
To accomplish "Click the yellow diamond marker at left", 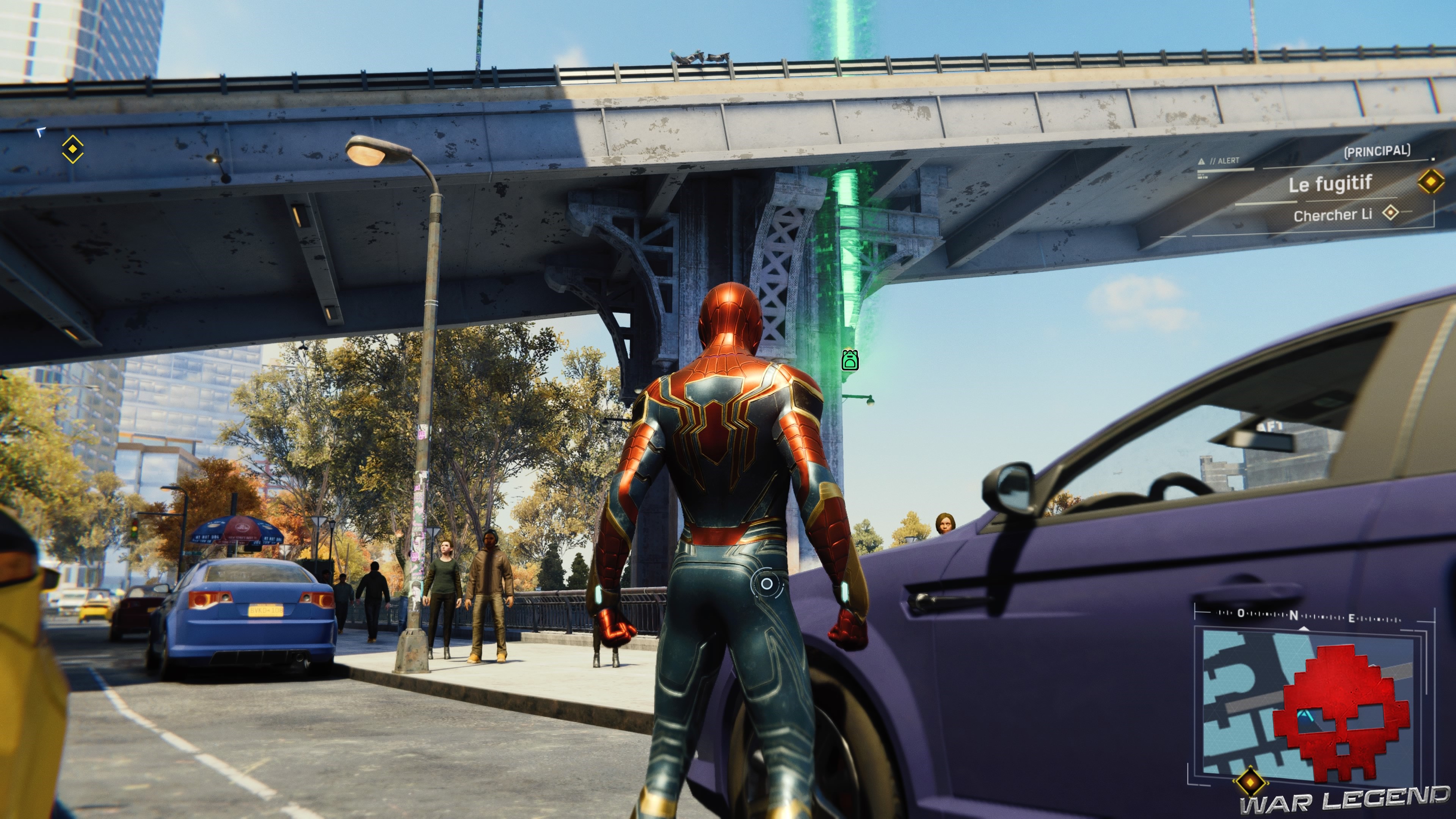I will coord(72,149).
